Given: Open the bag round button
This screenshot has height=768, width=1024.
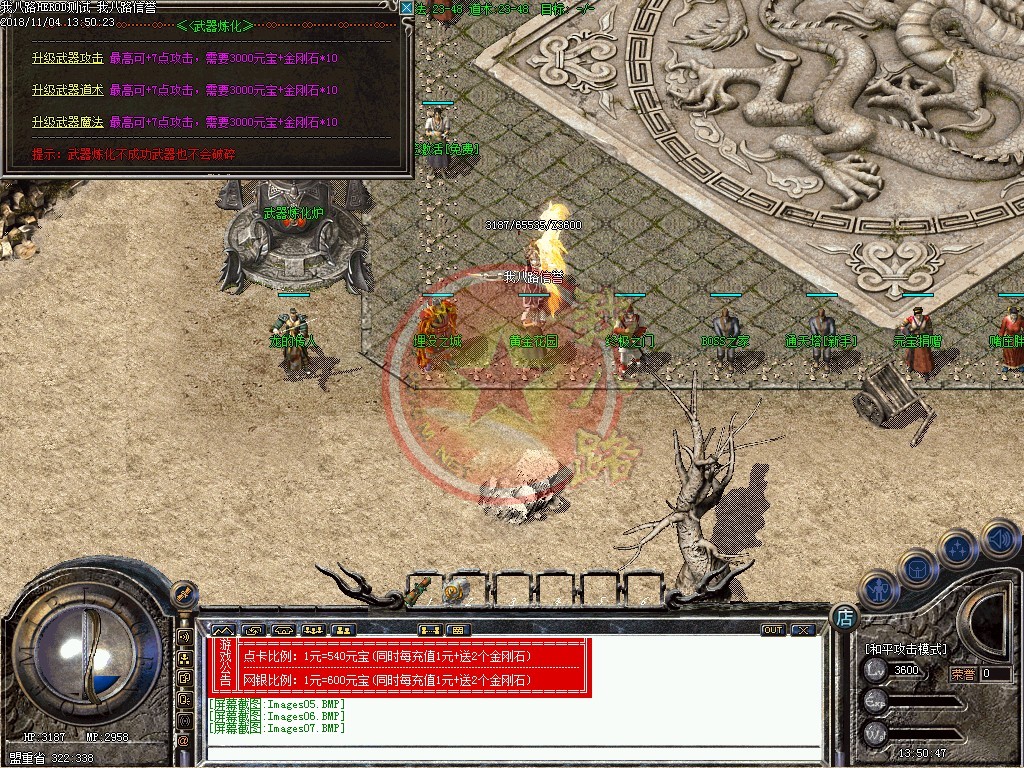Looking at the screenshot, I should pyautogui.click(x=917, y=568).
